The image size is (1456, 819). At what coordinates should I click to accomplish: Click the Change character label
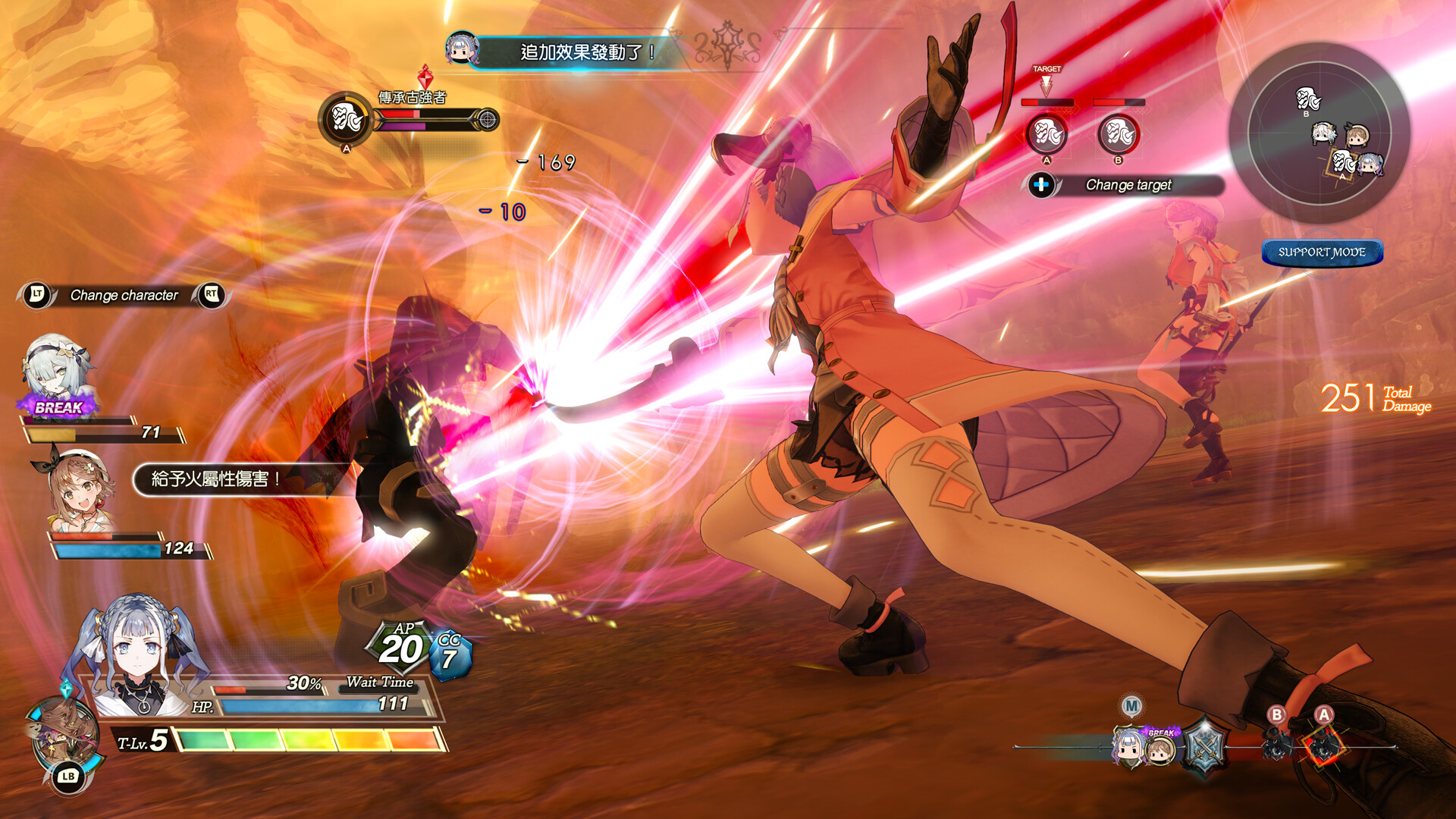tap(124, 295)
